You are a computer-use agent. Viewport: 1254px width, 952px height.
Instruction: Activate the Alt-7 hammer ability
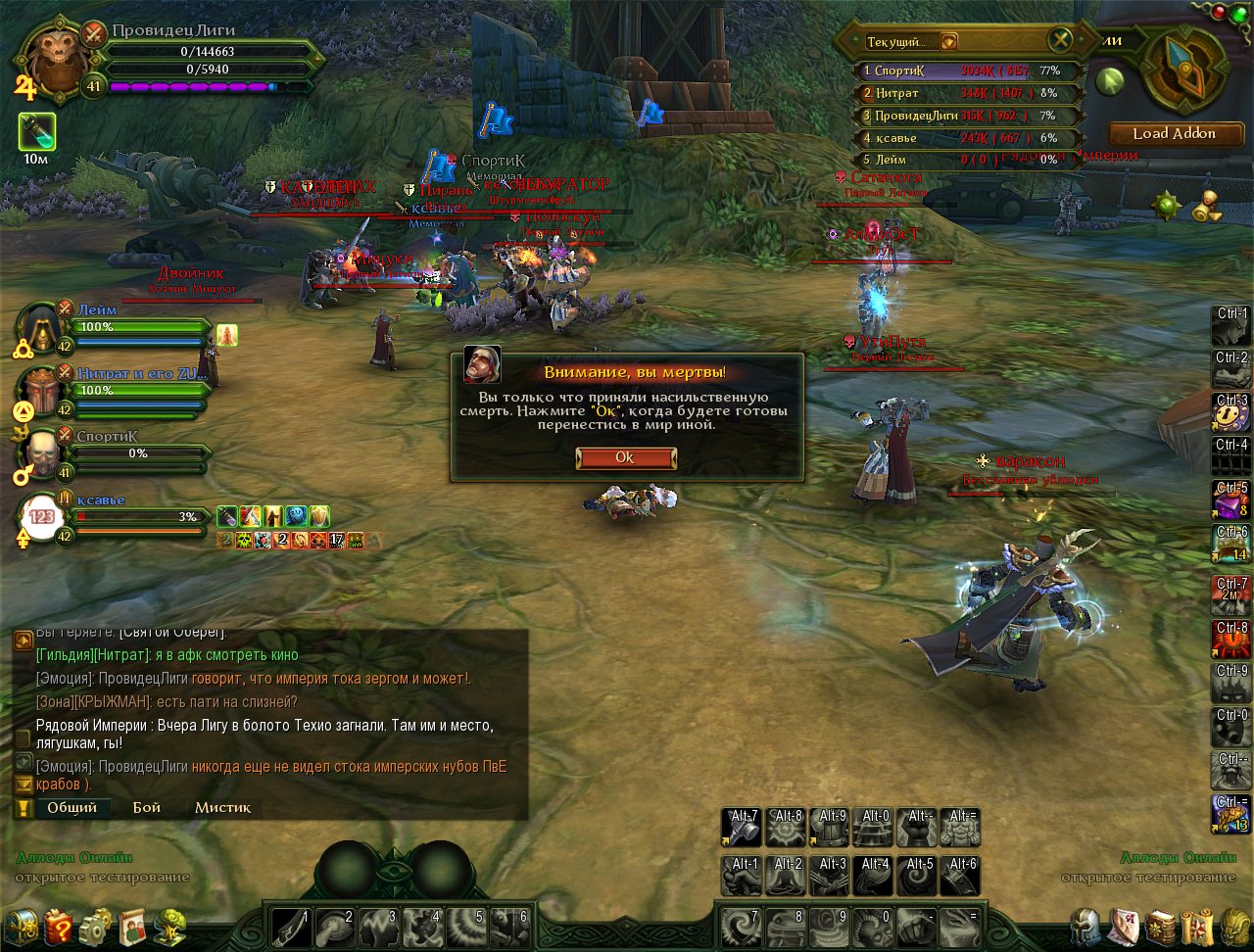click(x=741, y=828)
